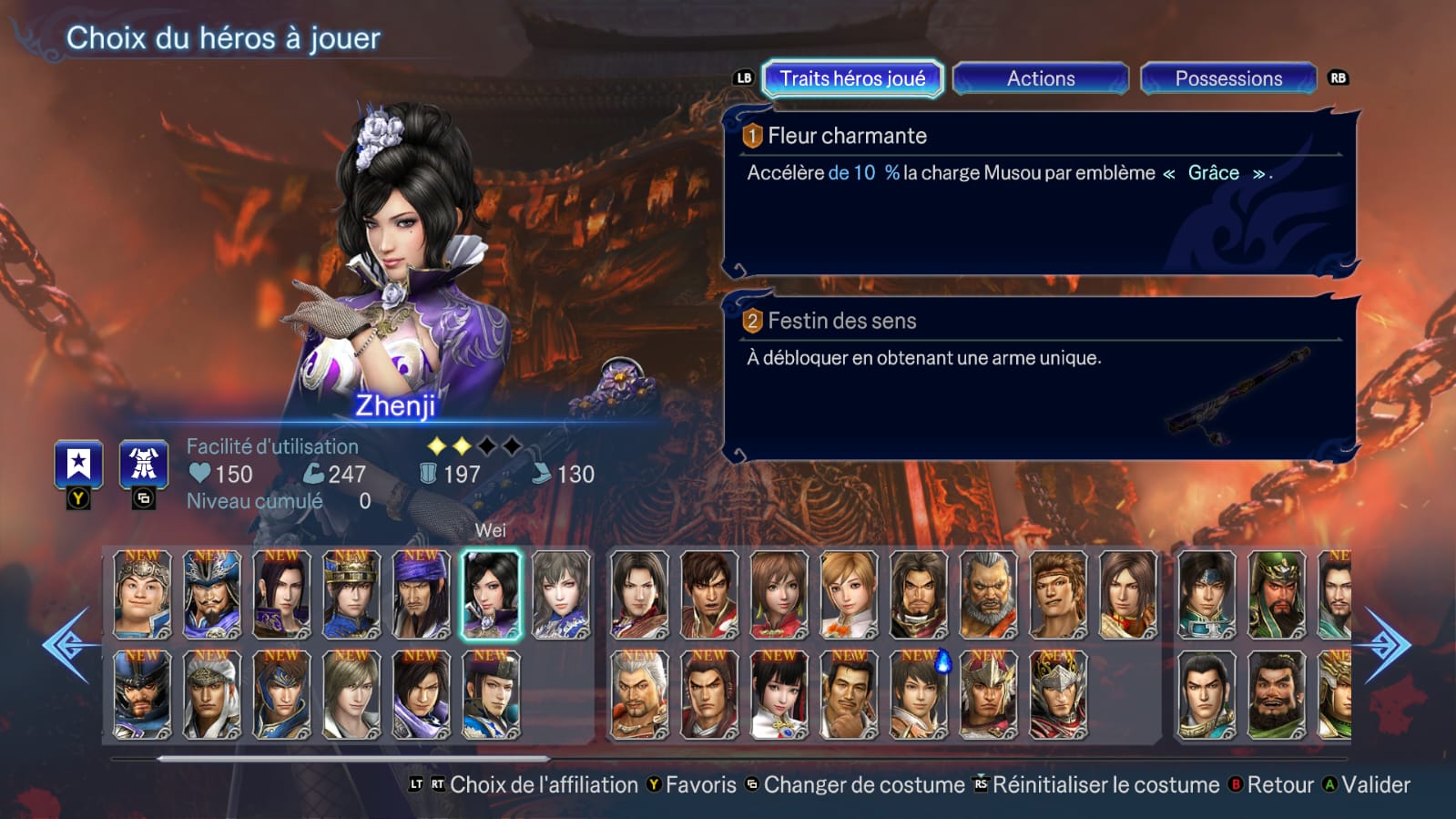1456x819 pixels.
Task: Select the young hero with blue headband
Action: coord(1207,594)
